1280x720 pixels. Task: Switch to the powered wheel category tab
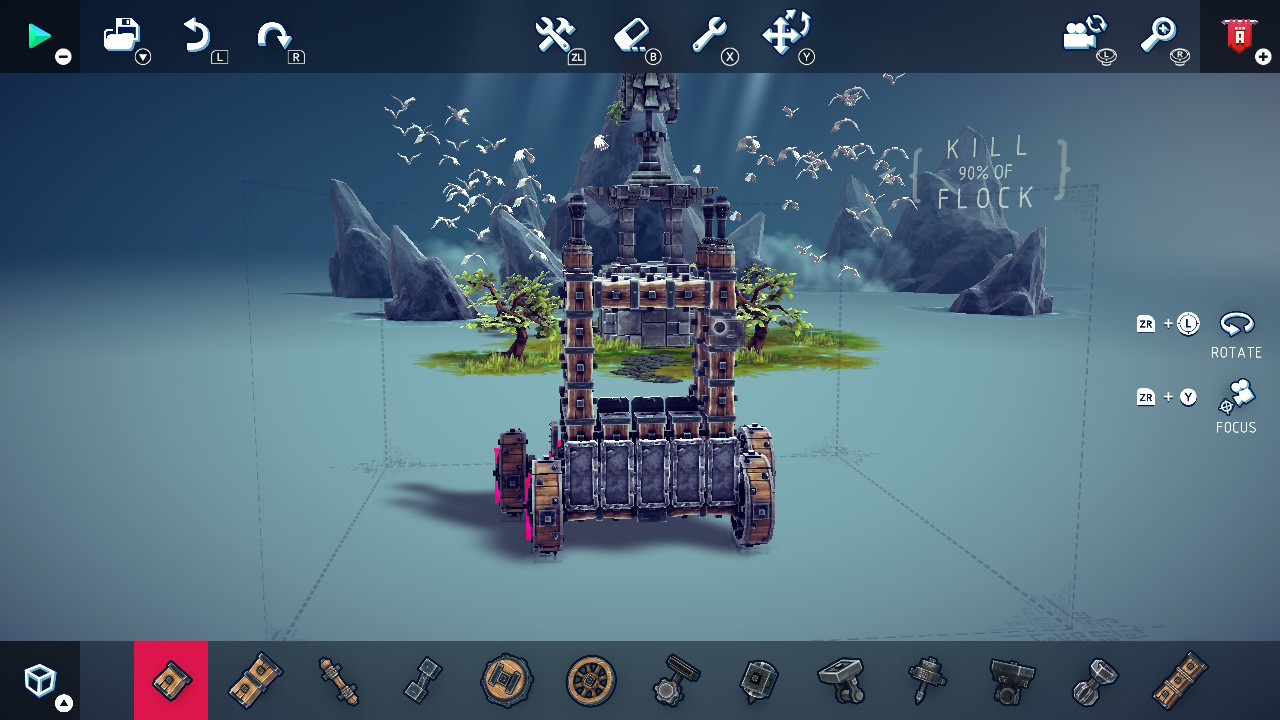coord(505,680)
